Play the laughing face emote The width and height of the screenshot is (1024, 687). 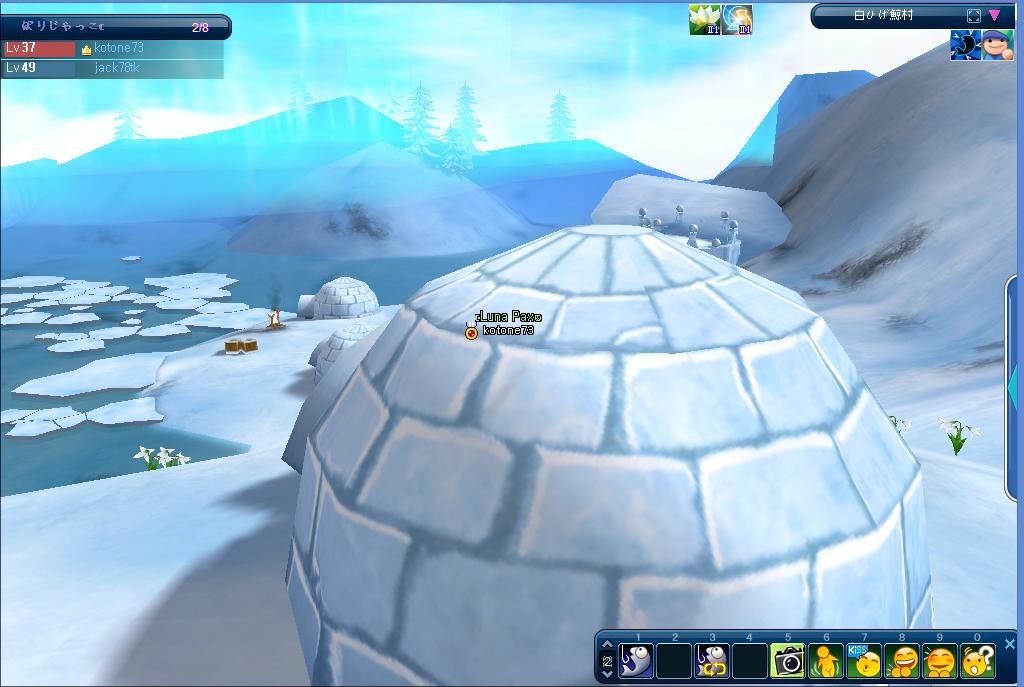pyautogui.click(x=902, y=661)
